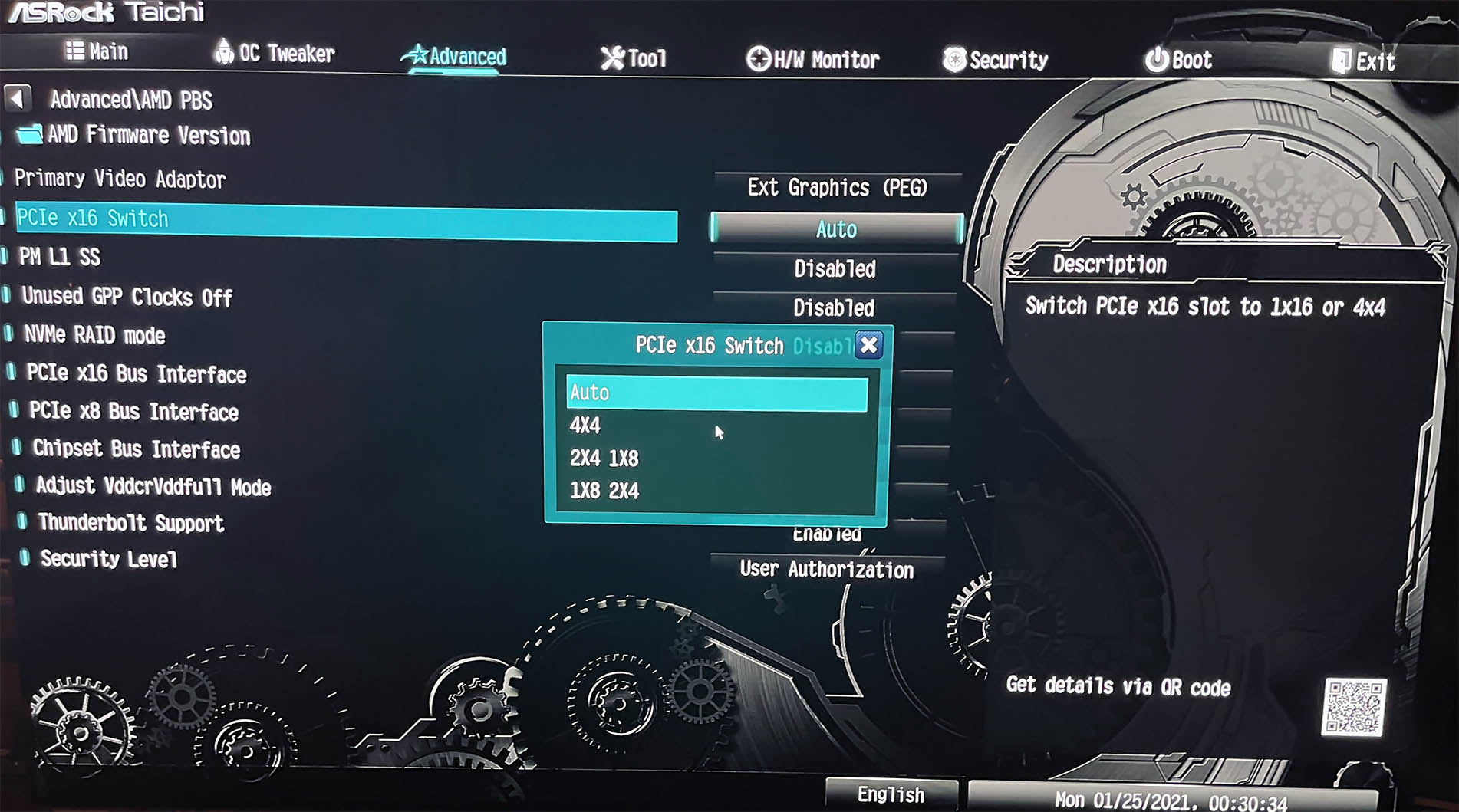Close the PCIe x16 Switch popup
Screen dimensions: 1459x812
pyautogui.click(x=868, y=345)
